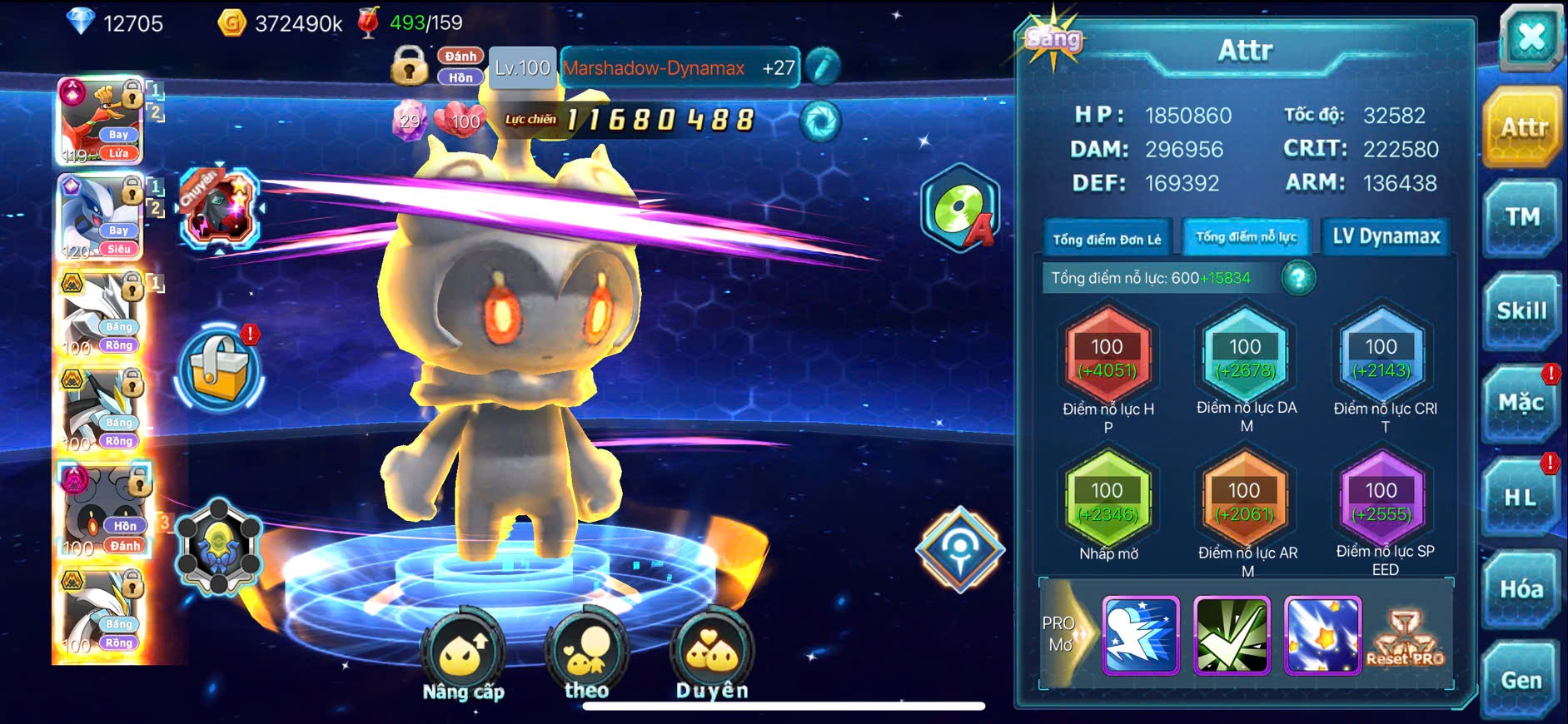
Task: Open the Gen side tab
Action: pyautogui.click(x=1521, y=681)
